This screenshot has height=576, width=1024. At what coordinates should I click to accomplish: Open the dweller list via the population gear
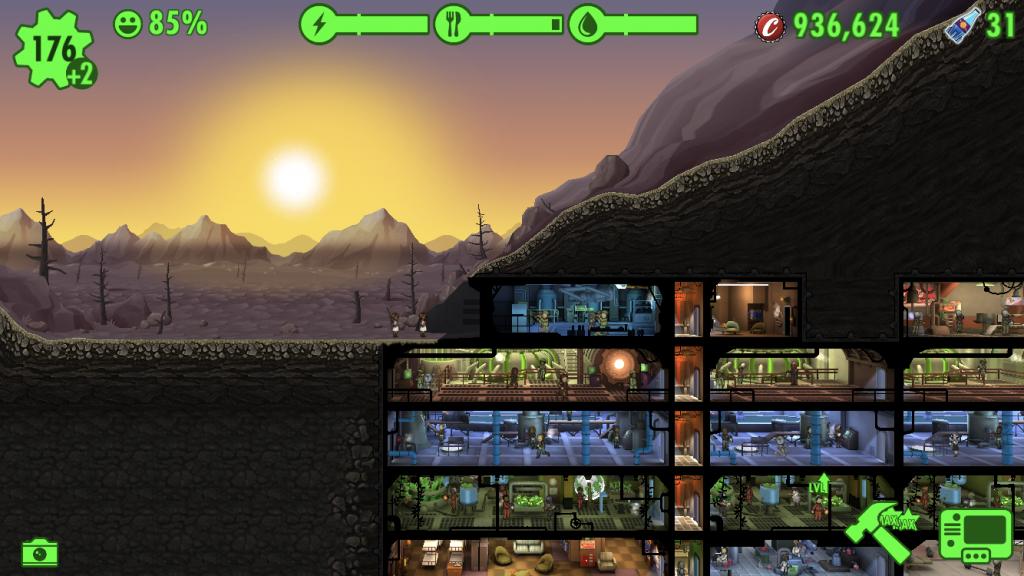point(53,47)
